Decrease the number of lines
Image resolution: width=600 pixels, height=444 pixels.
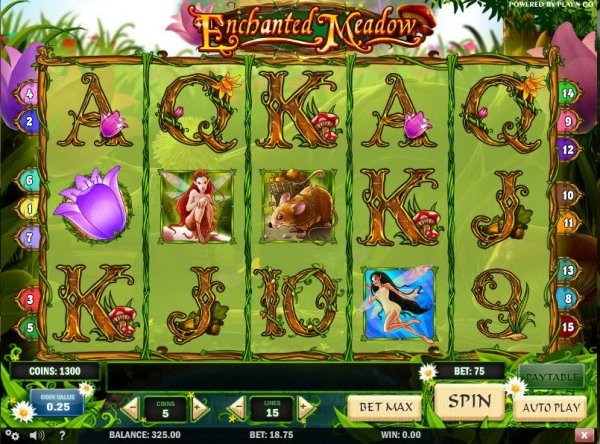tap(237, 408)
